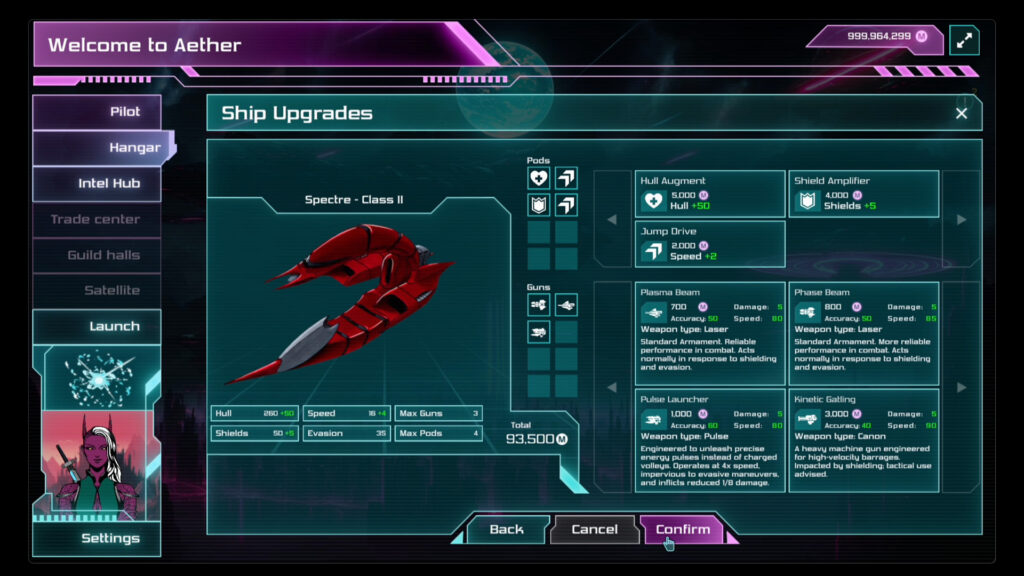Choose the Shield Amplifier upgrade

click(864, 194)
